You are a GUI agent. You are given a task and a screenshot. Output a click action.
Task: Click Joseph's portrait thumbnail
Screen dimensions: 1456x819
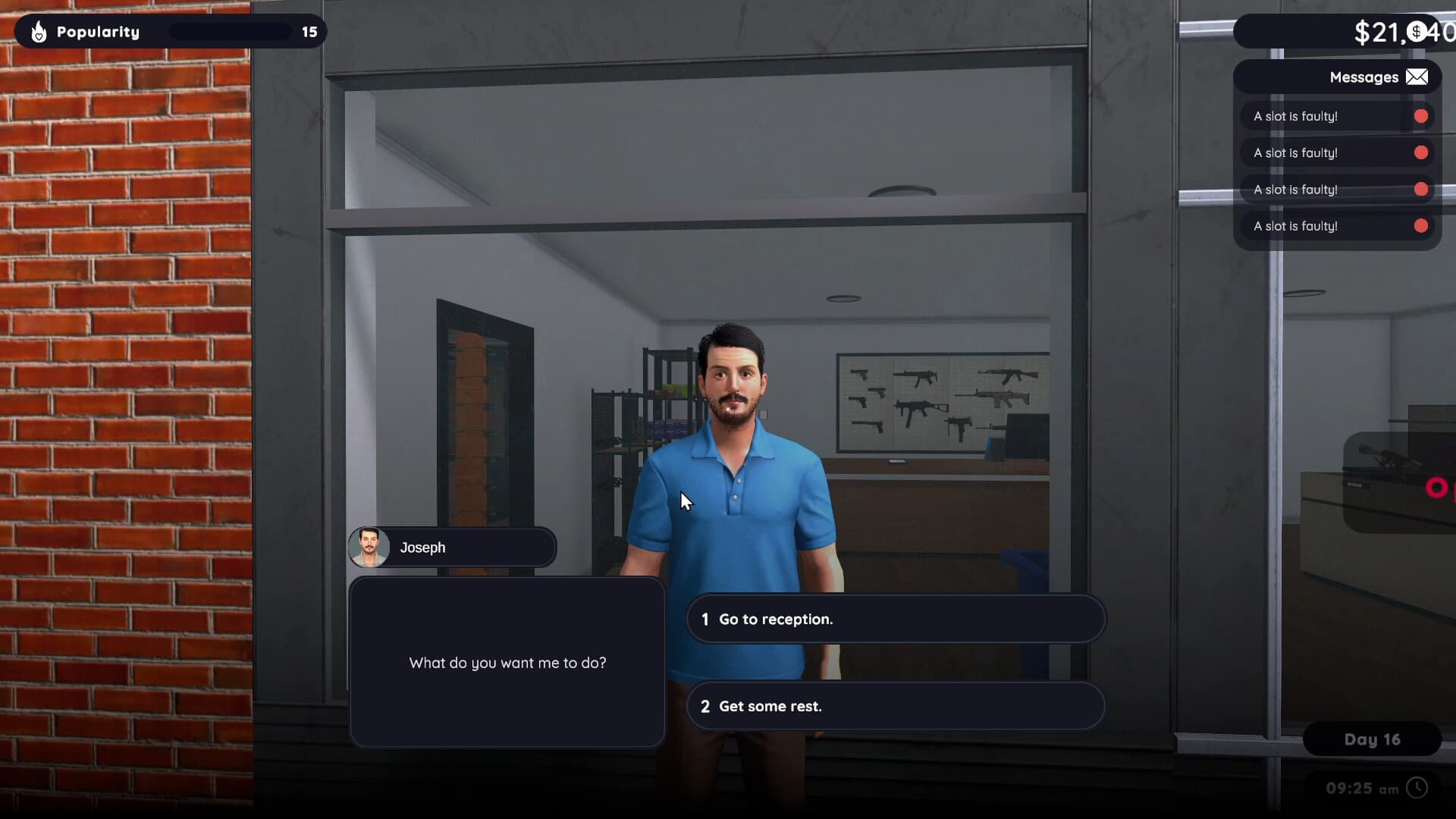pyautogui.click(x=371, y=547)
